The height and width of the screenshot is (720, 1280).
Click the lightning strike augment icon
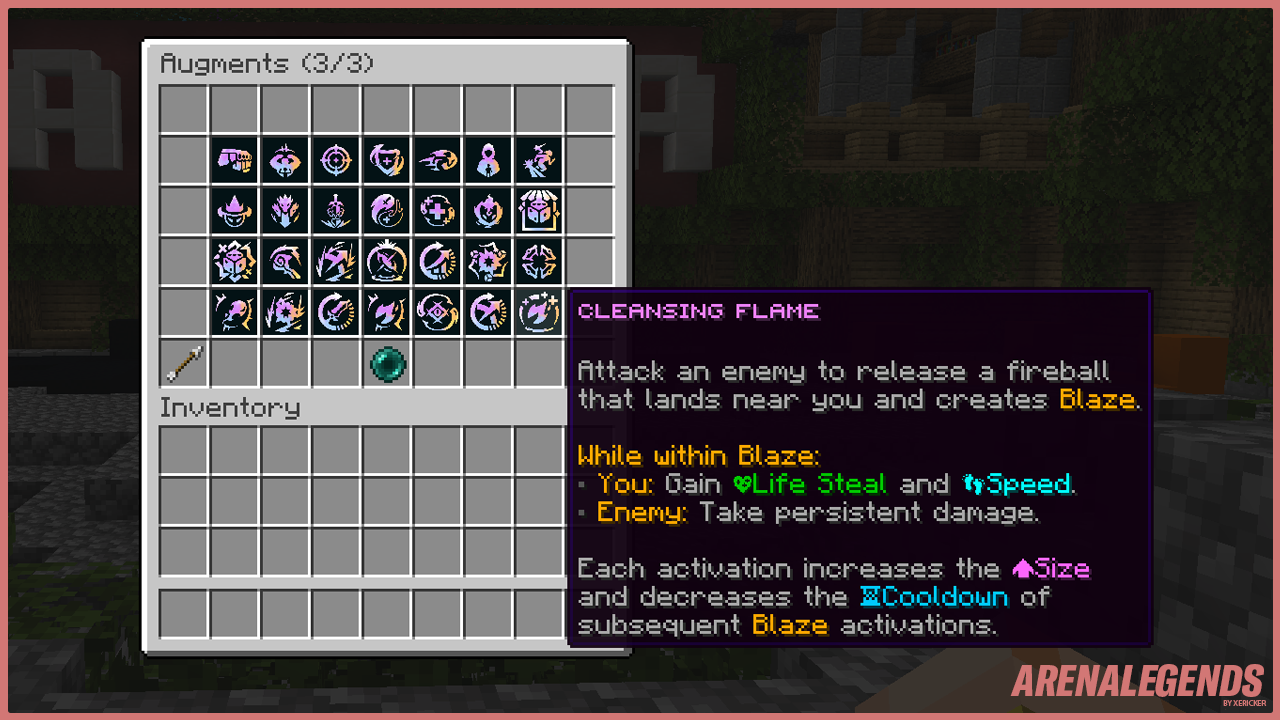(335, 260)
